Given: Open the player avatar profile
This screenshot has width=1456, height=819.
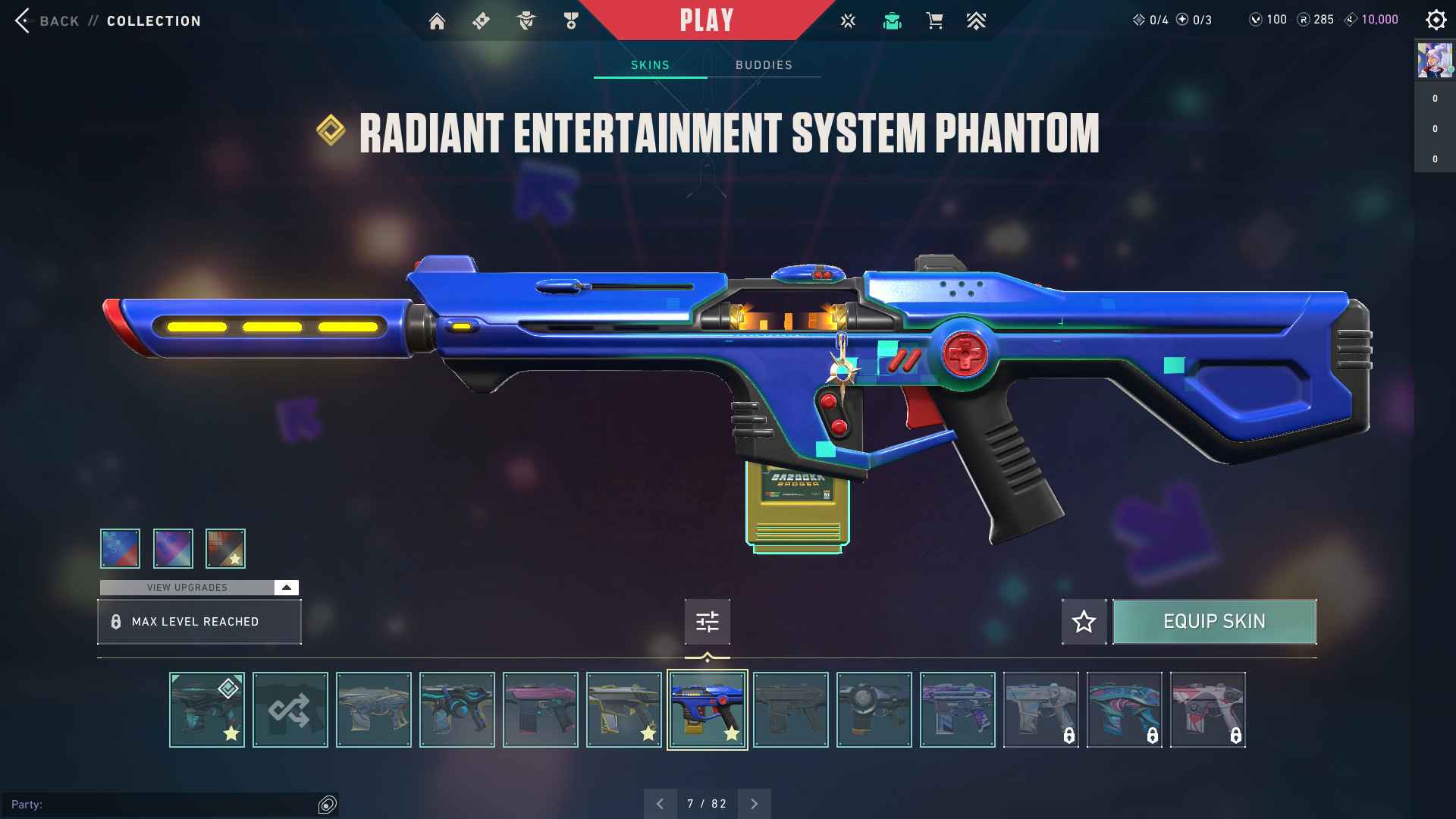Looking at the screenshot, I should (x=1434, y=61).
